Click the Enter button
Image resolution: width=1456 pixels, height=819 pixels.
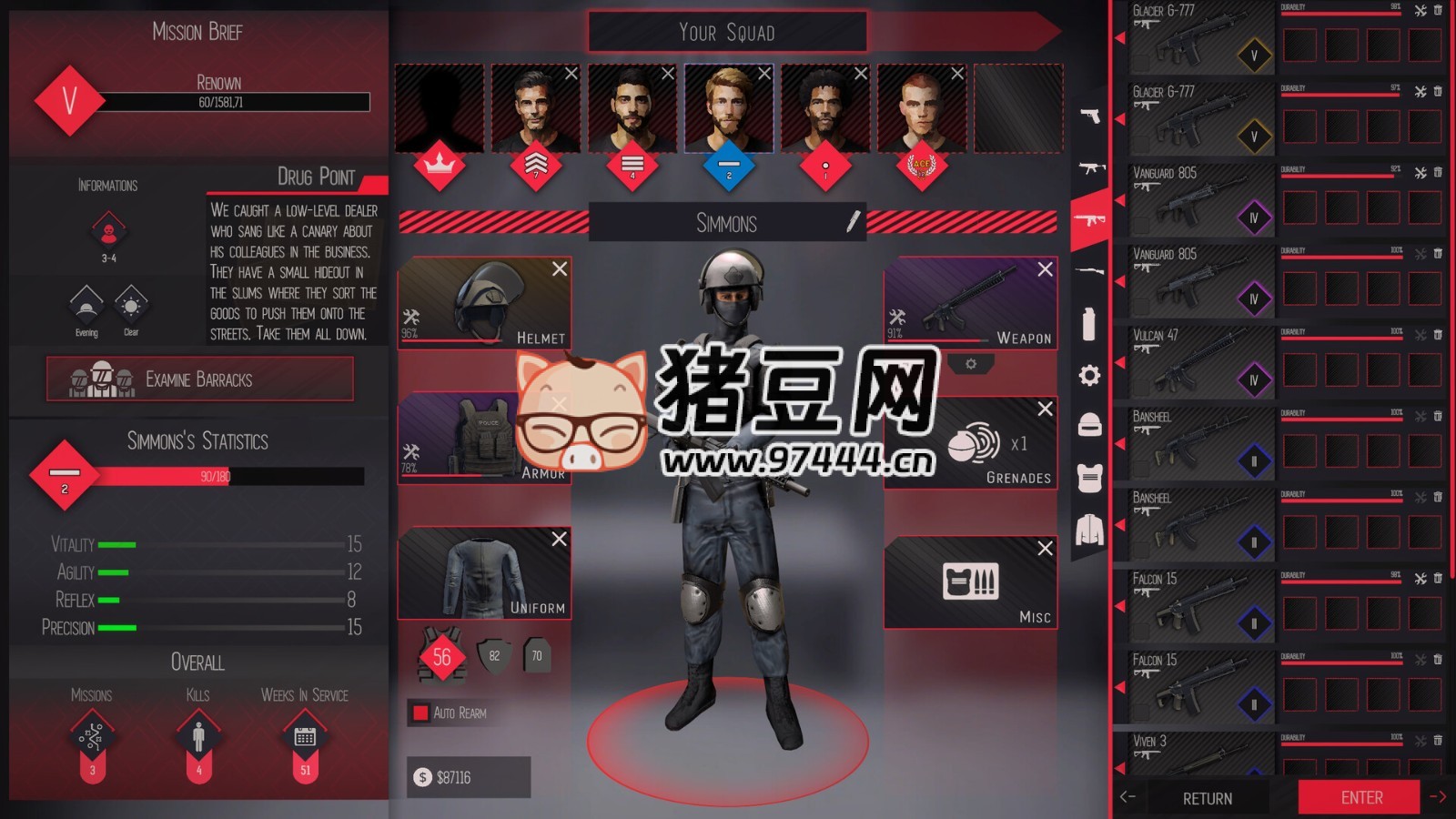(x=1360, y=796)
